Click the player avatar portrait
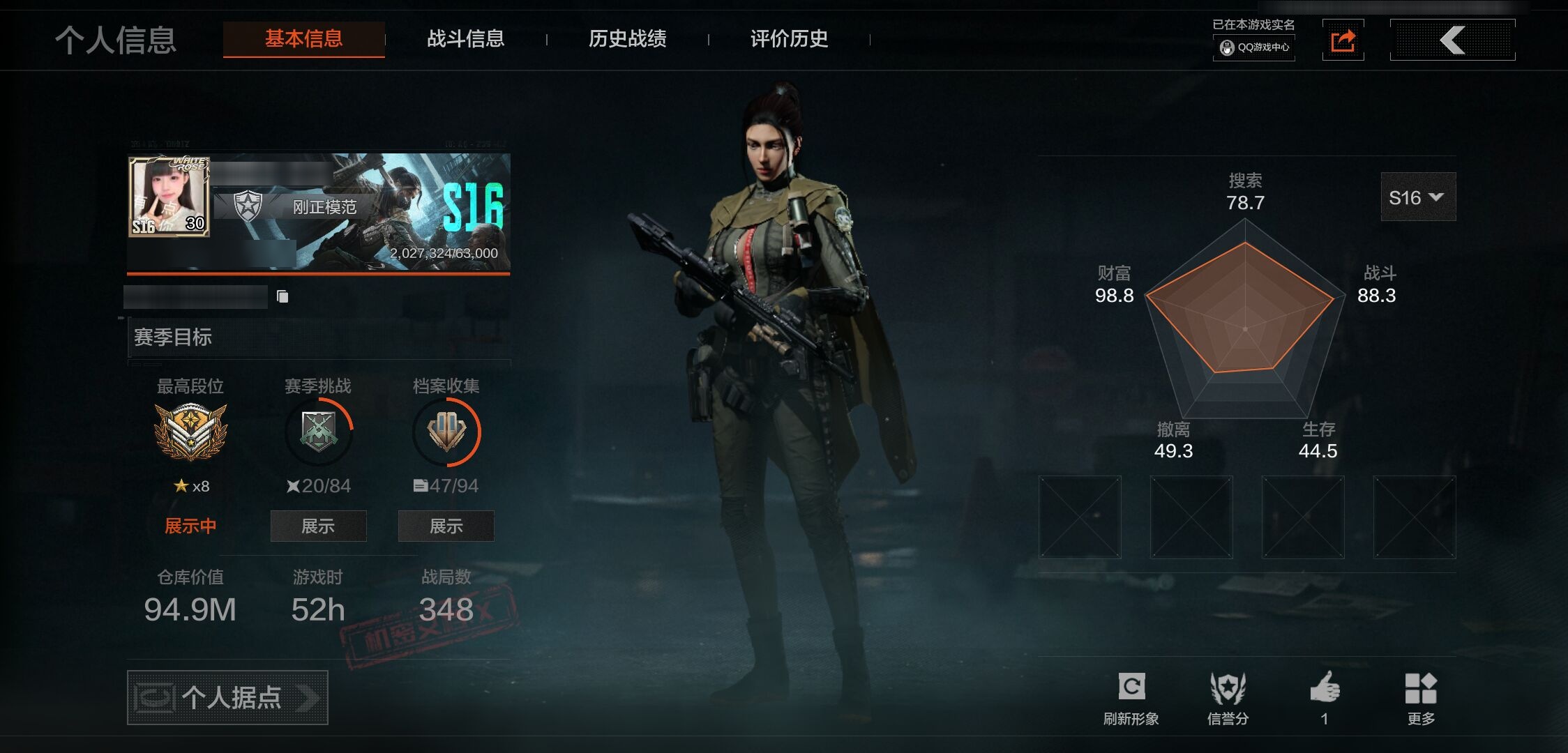This screenshot has height=753, width=1568. [169, 197]
